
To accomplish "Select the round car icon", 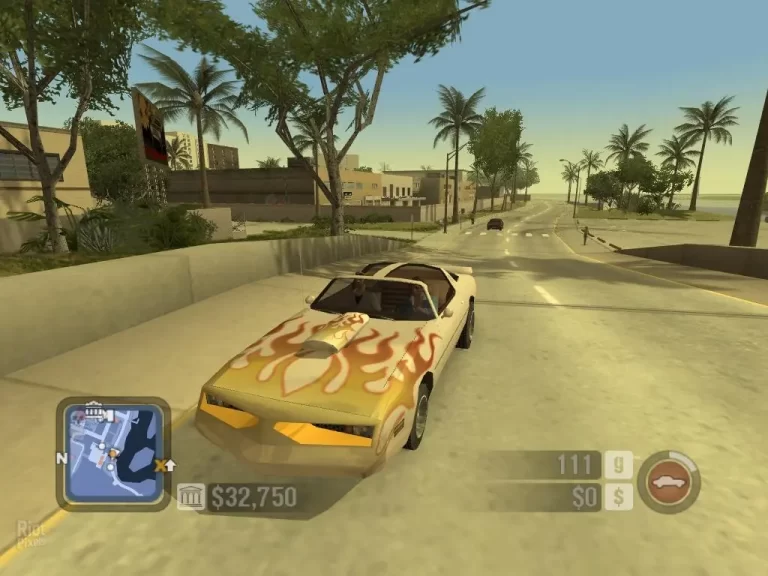I will click(x=668, y=482).
